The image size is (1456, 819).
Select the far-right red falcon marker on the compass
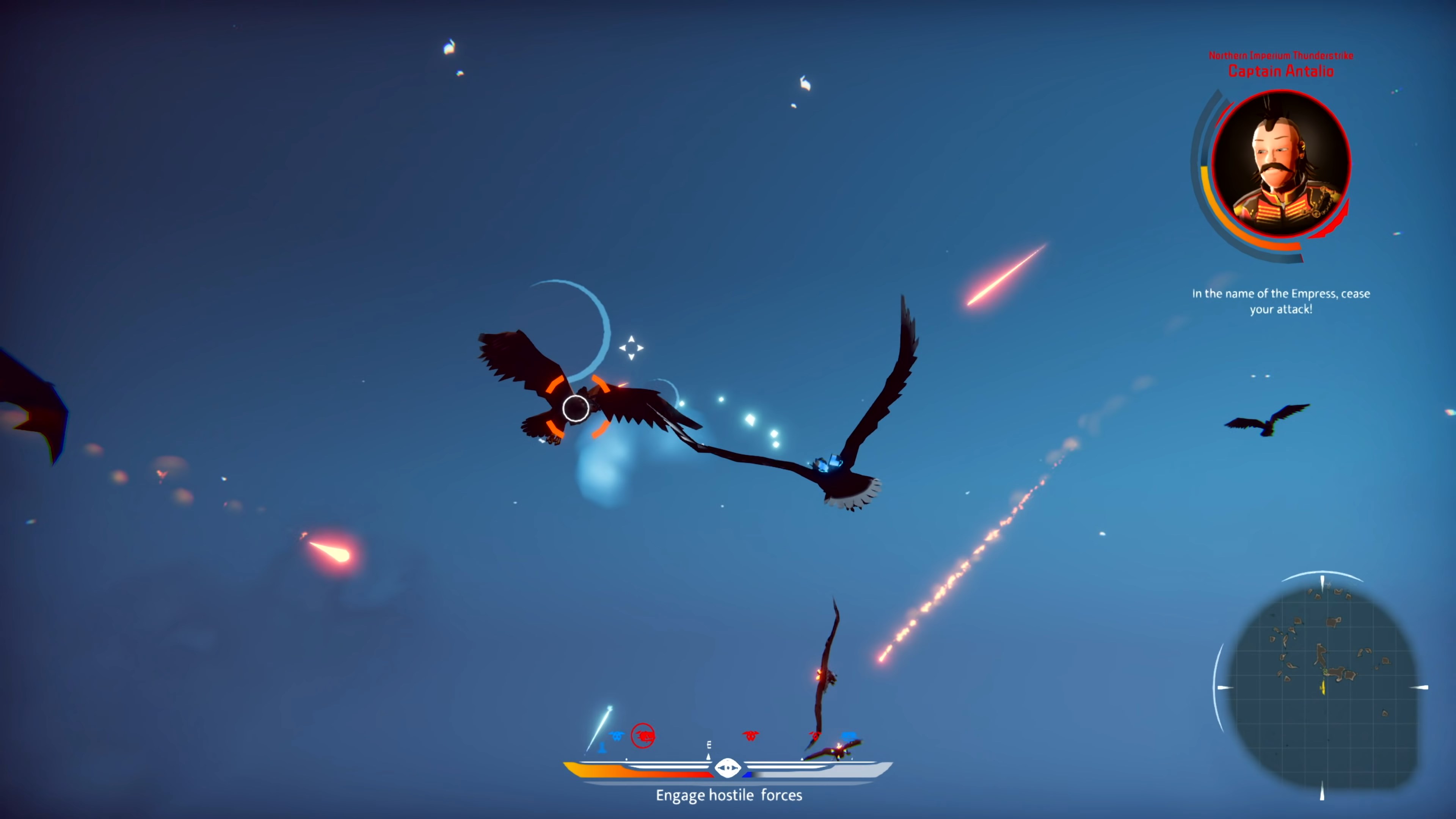(816, 736)
